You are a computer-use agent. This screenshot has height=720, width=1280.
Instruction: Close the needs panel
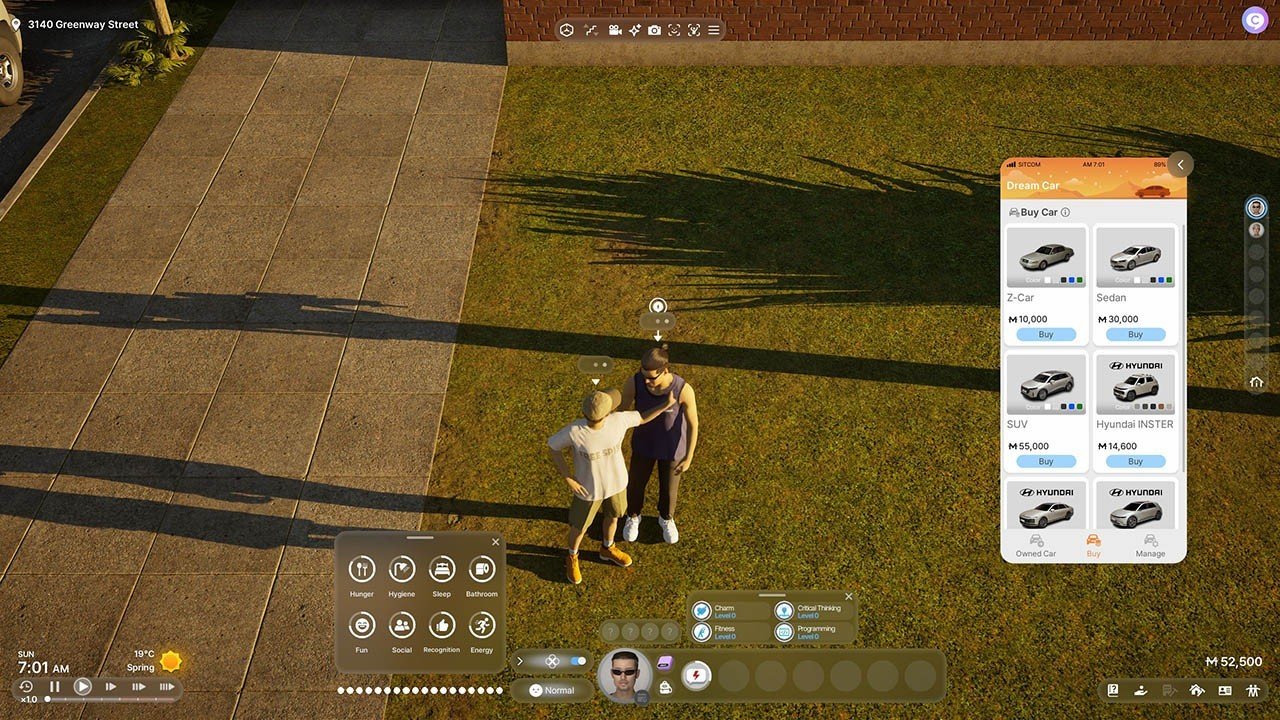(x=495, y=542)
